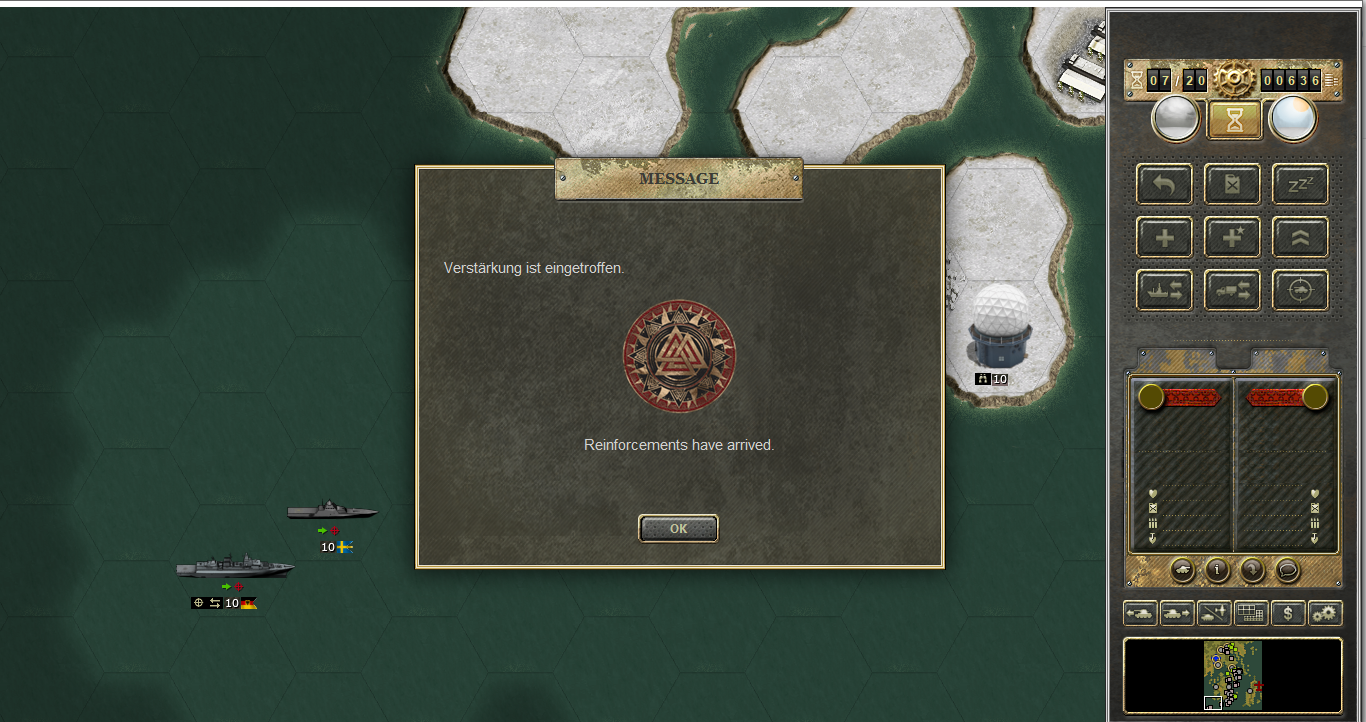Confirm the reinforcements message with OK

coord(678,528)
